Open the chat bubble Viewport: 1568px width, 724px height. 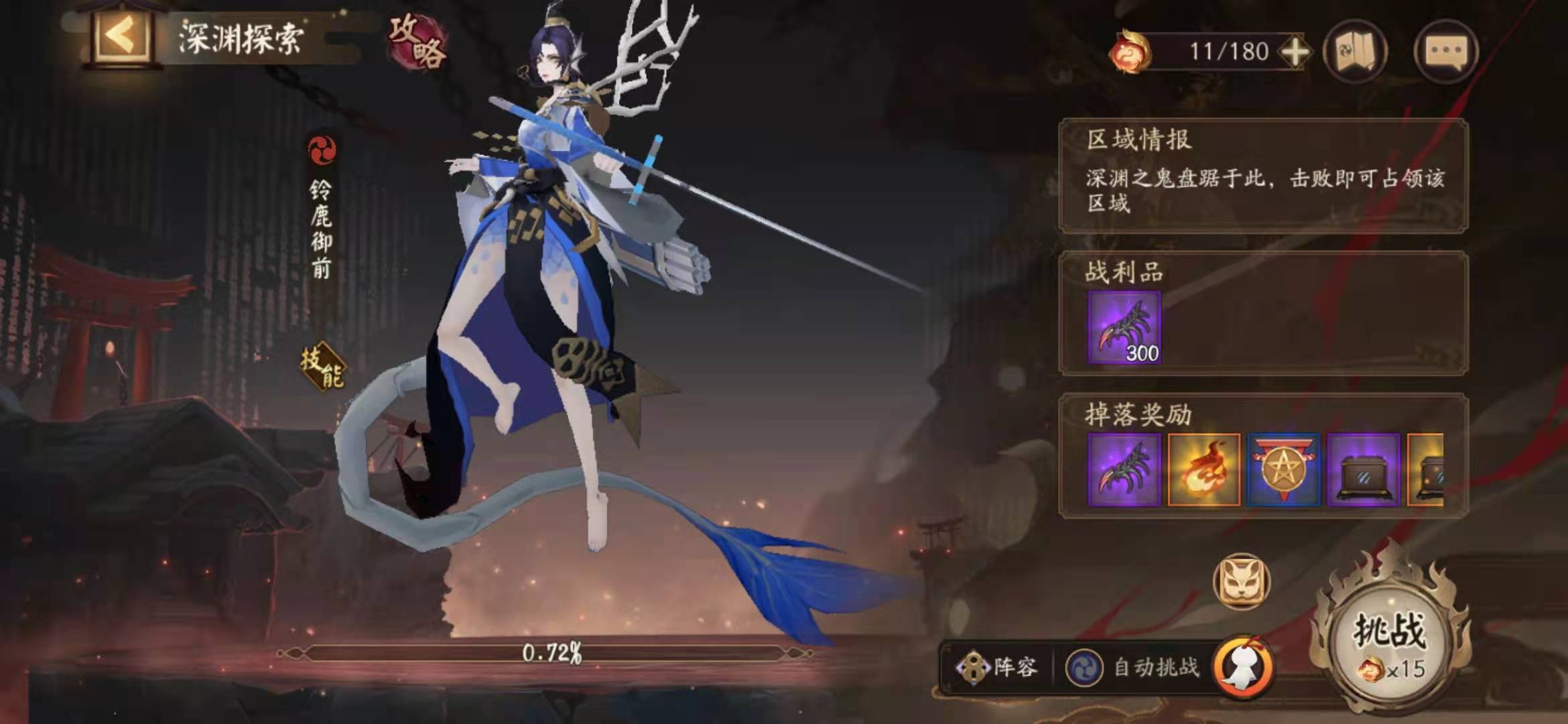[1445, 52]
